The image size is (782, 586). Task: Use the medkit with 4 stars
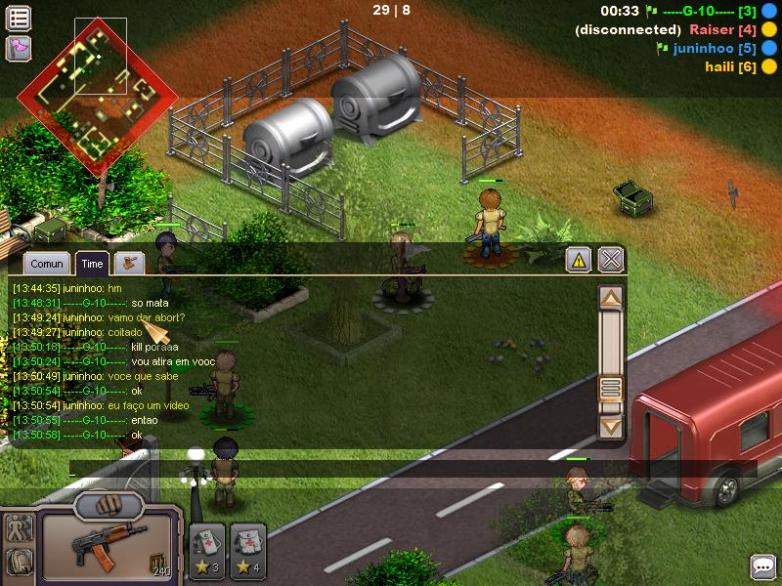pyautogui.click(x=248, y=551)
